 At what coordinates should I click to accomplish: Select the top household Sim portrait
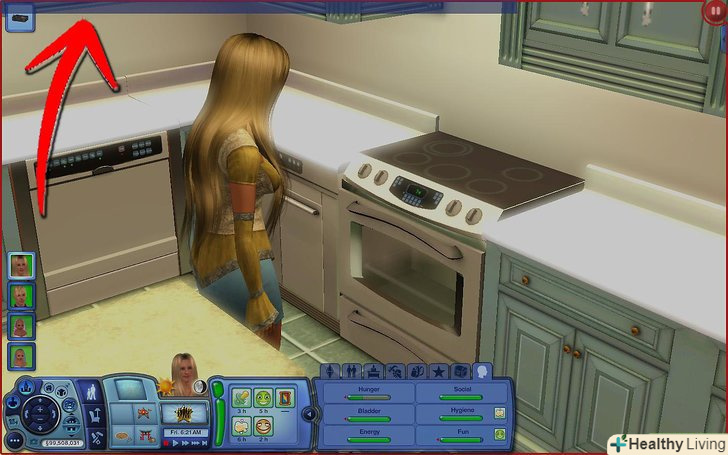(21, 265)
